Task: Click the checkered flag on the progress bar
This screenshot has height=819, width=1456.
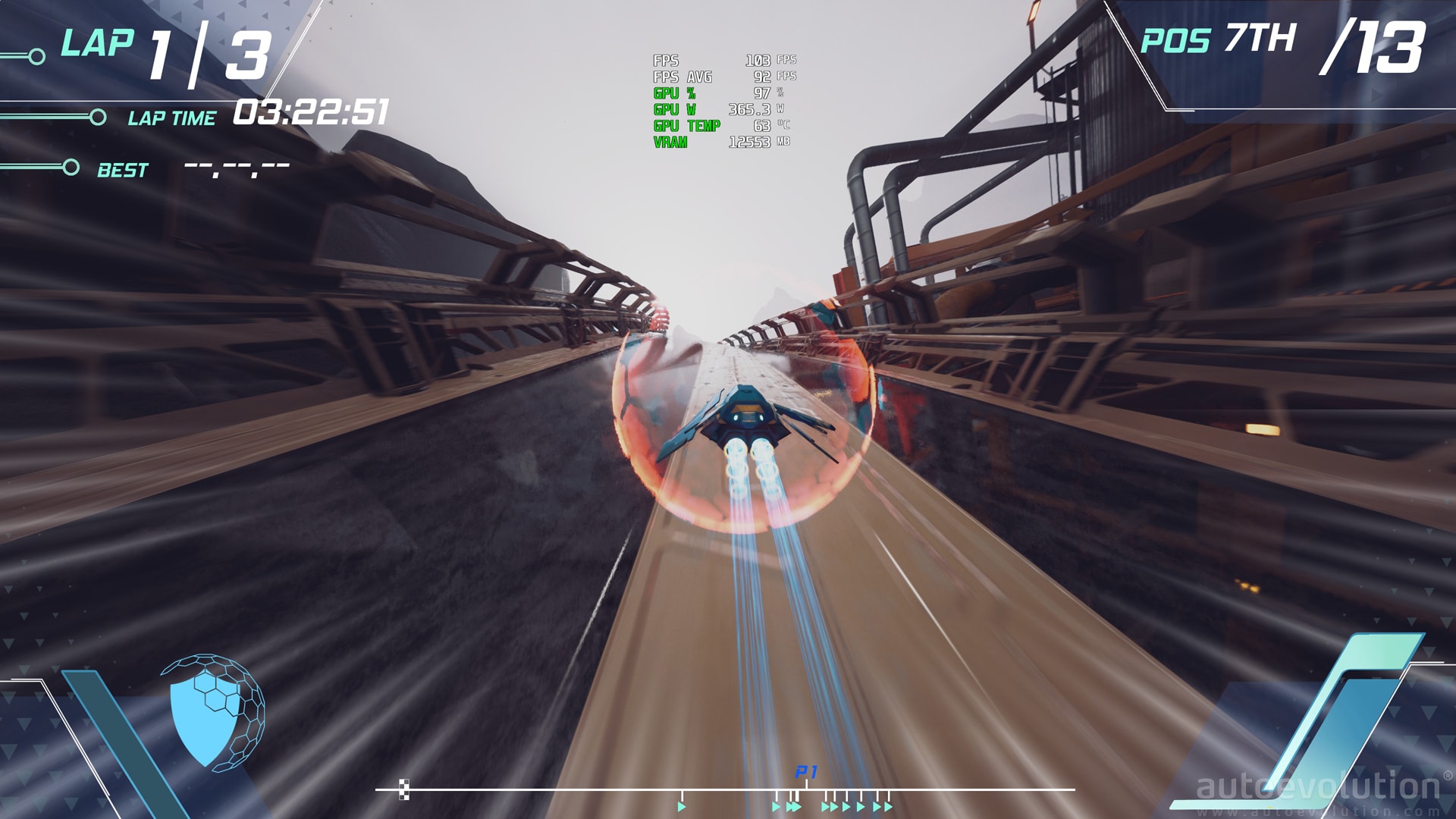Action: pos(404,789)
